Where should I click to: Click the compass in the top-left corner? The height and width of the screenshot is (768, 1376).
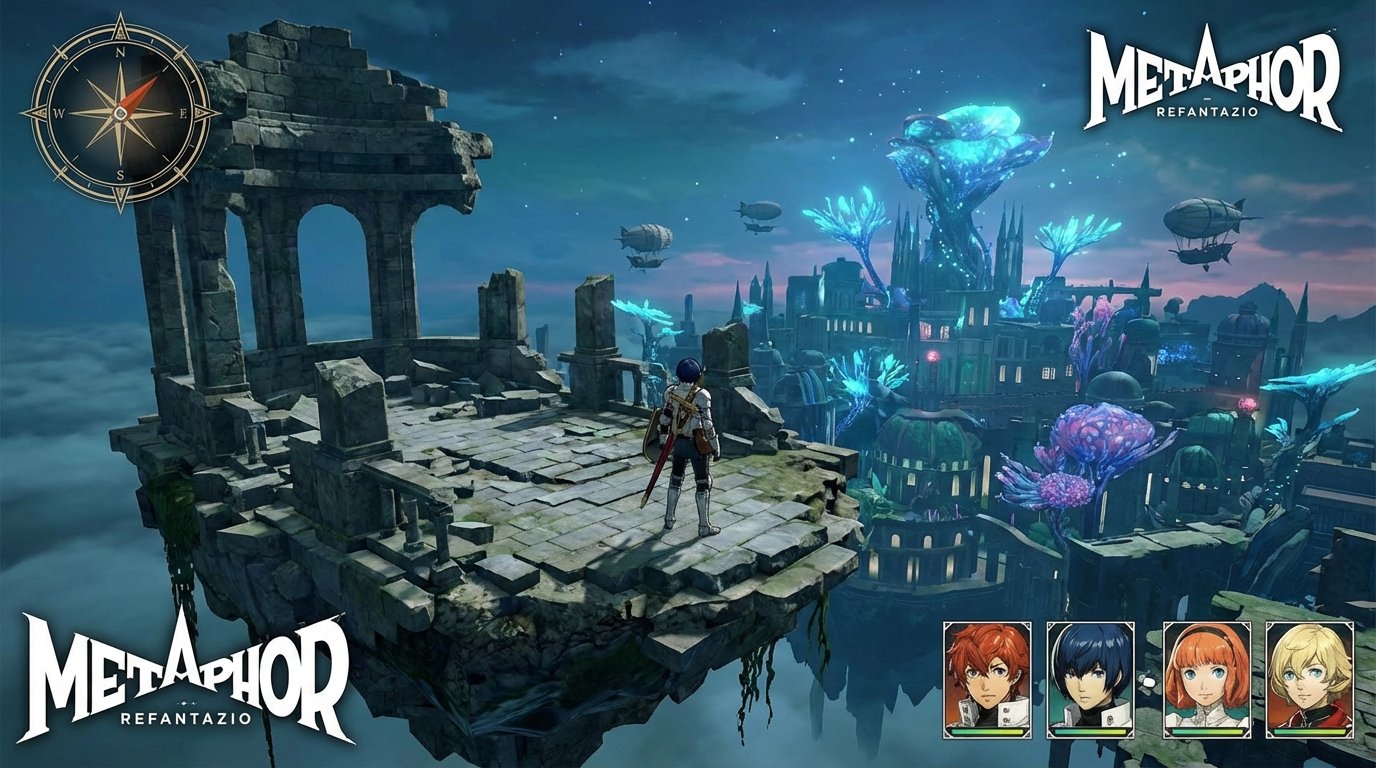(120, 113)
